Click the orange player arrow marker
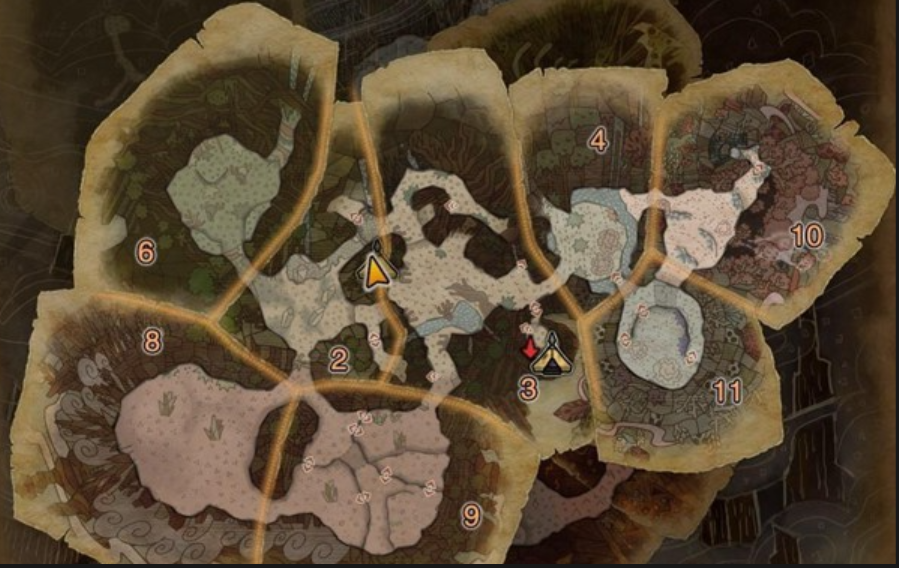This screenshot has width=899, height=568. click(376, 270)
